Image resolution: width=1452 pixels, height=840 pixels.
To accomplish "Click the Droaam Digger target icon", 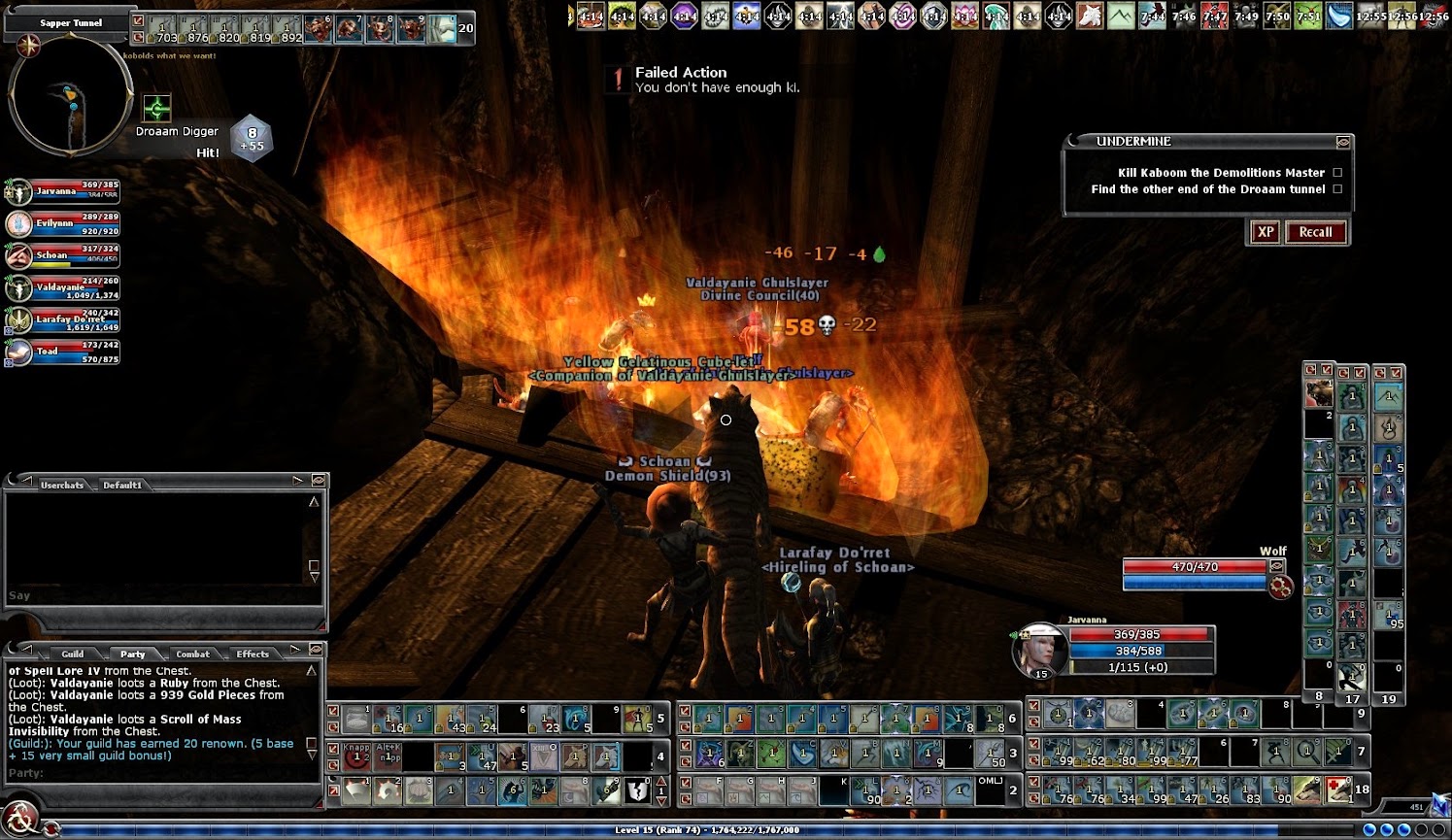I will click(156, 108).
